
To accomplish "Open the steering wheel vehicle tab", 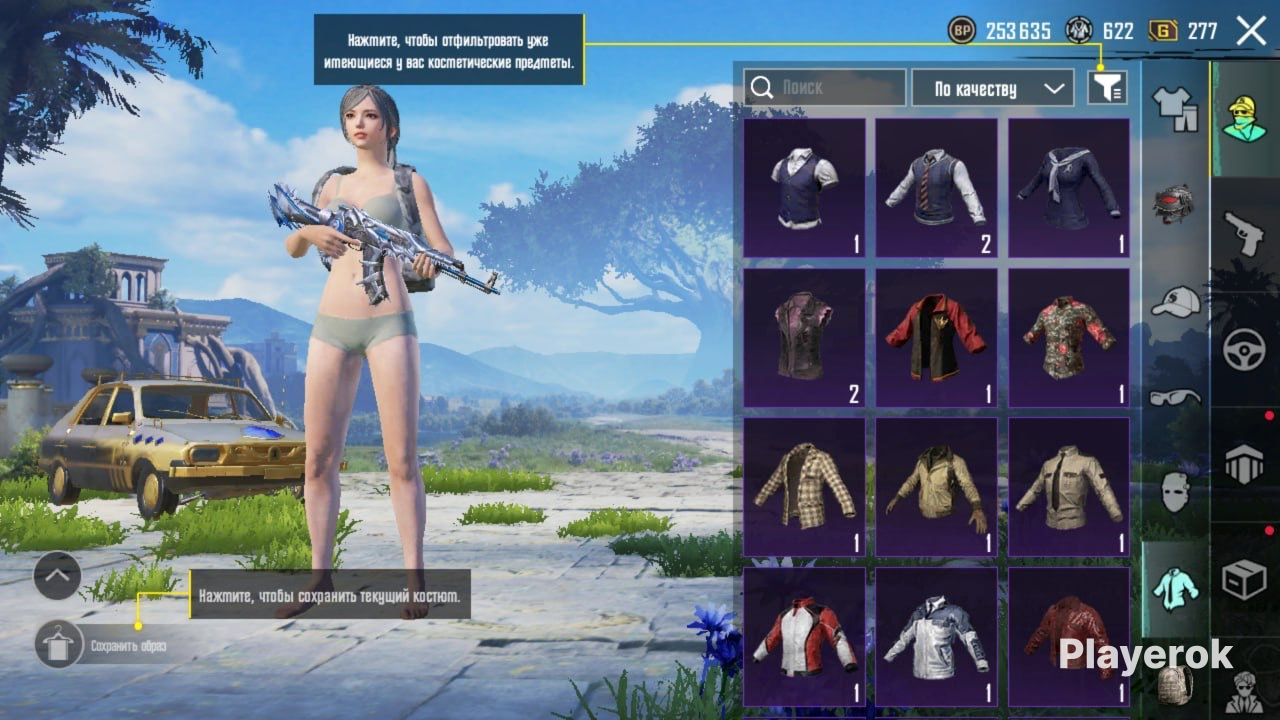I will click(x=1244, y=350).
